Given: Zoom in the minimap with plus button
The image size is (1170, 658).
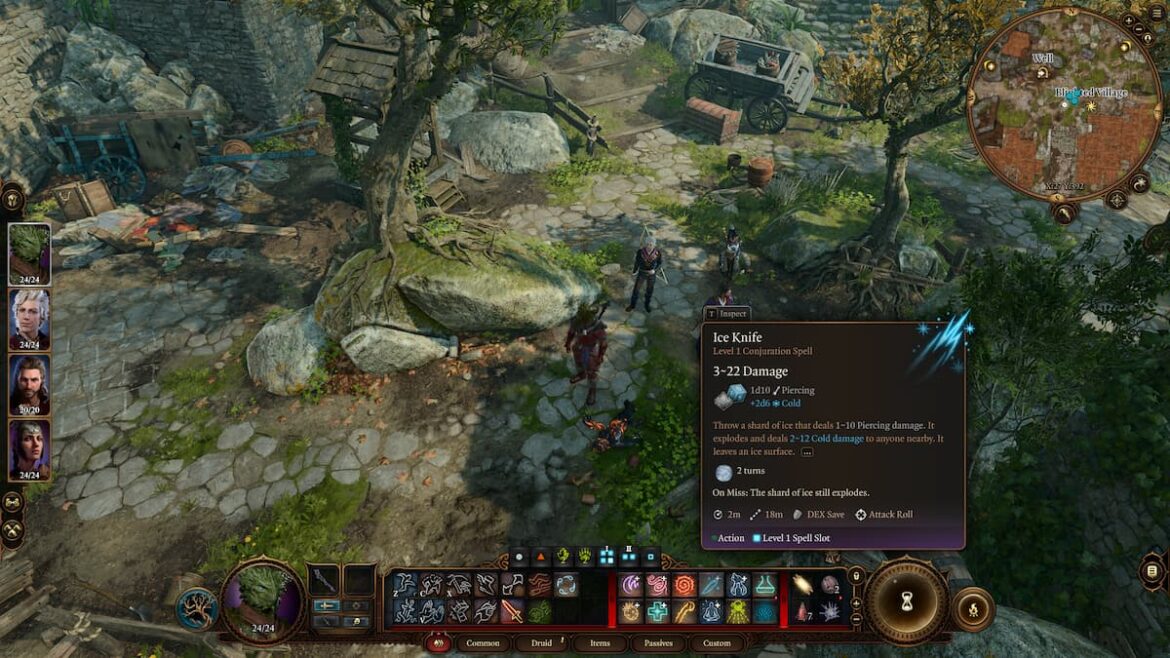Looking at the screenshot, I should (1128, 21).
